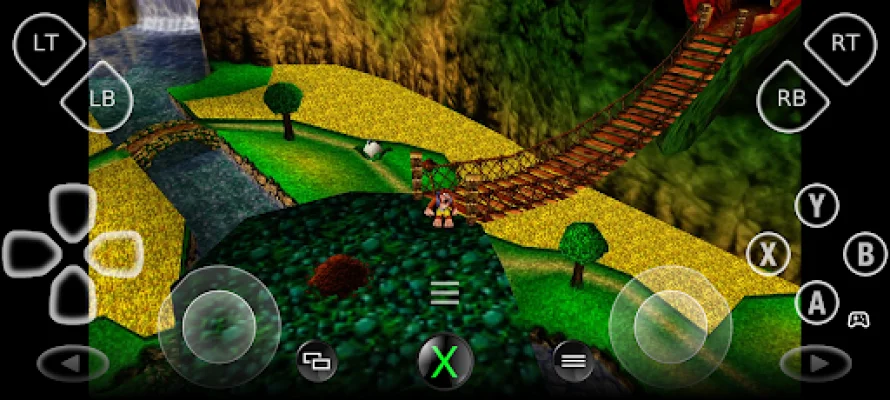Tap the right-pointing arrow pill button
The image size is (890, 400).
815,363
